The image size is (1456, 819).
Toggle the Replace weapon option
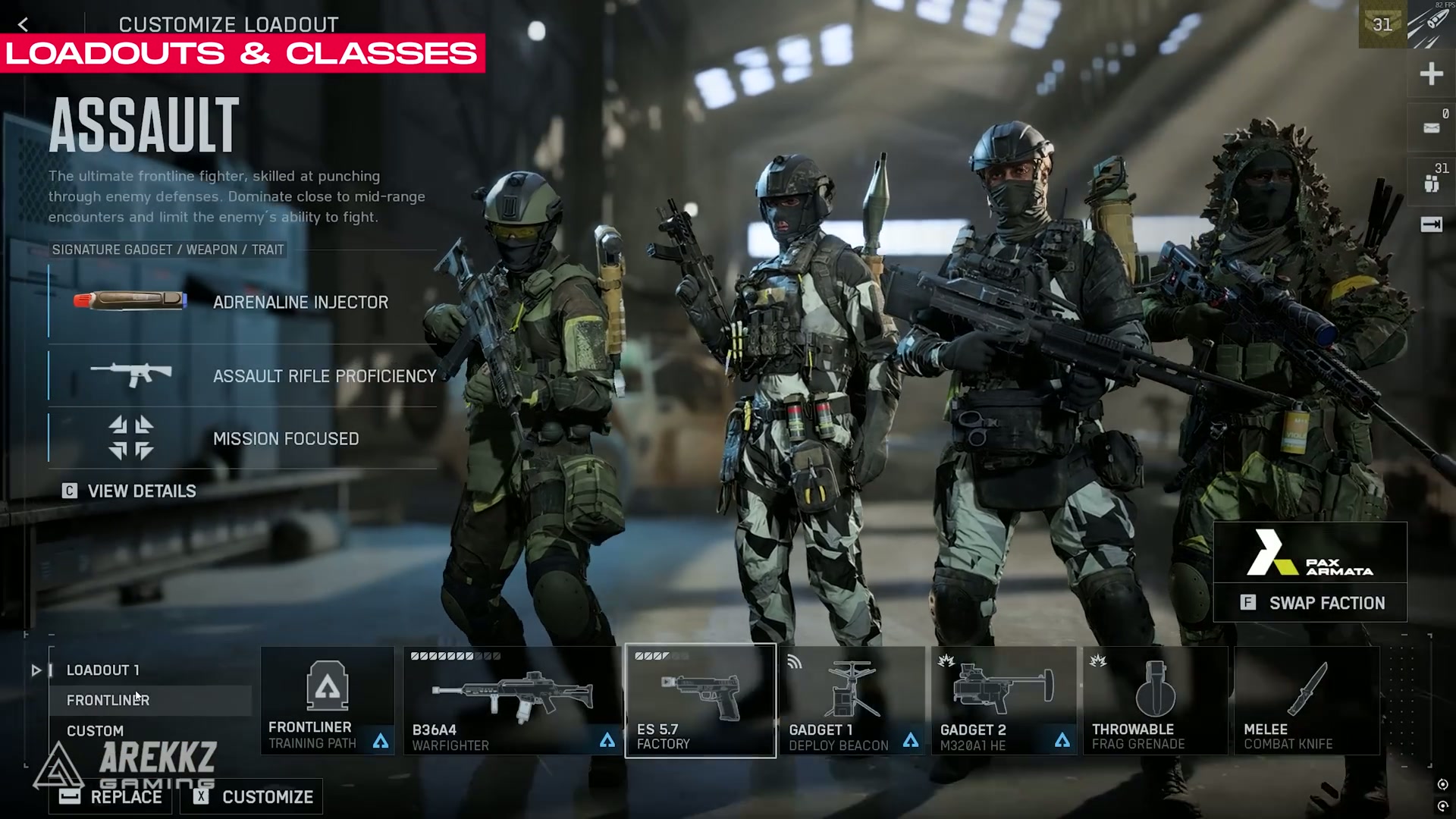[x=108, y=797]
